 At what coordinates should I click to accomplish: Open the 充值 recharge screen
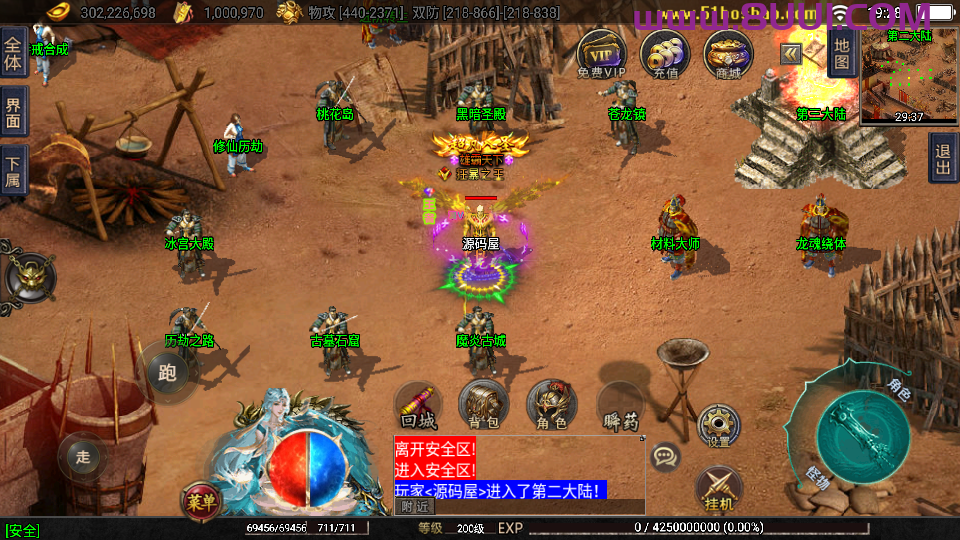pyautogui.click(x=664, y=52)
